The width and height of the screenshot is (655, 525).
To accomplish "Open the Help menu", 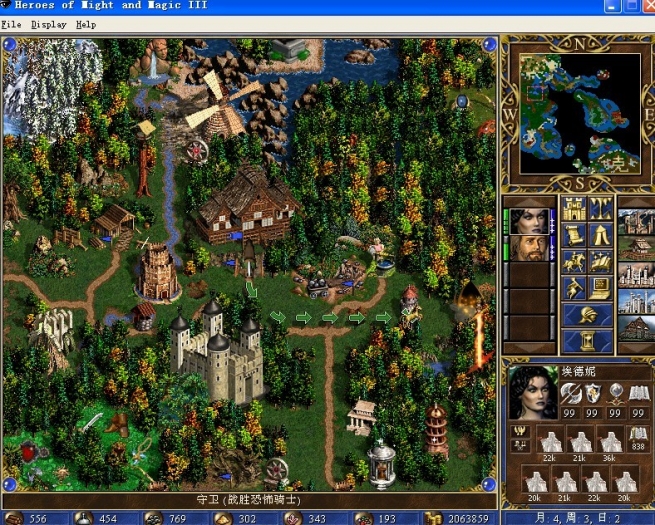I will pyautogui.click(x=86, y=24).
